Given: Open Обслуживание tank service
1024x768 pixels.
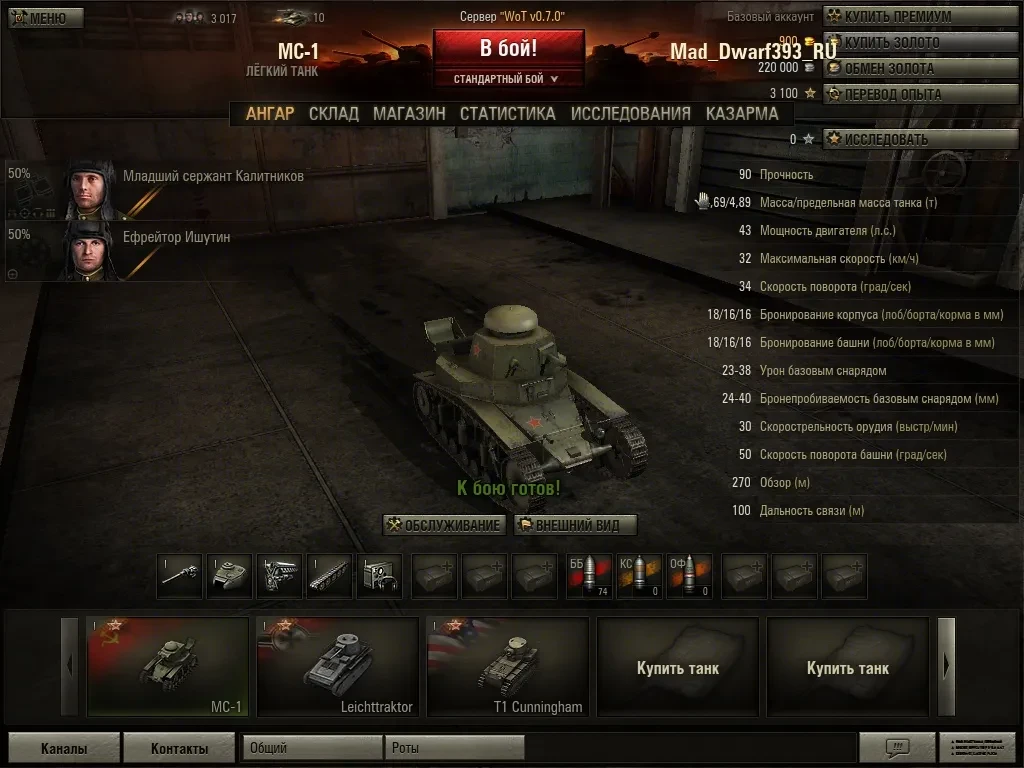Looking at the screenshot, I should tap(444, 525).
